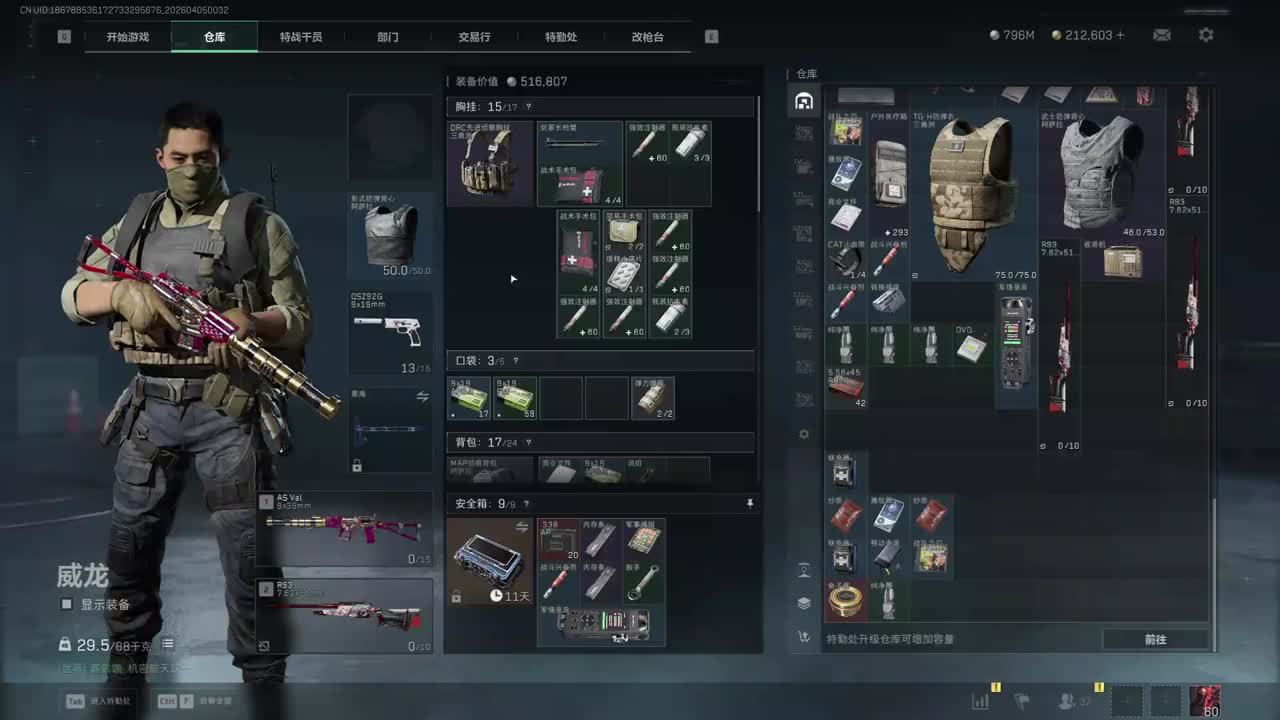Toggle the 显示装备 checkbox
Image resolution: width=1280 pixels, height=720 pixels.
point(67,604)
